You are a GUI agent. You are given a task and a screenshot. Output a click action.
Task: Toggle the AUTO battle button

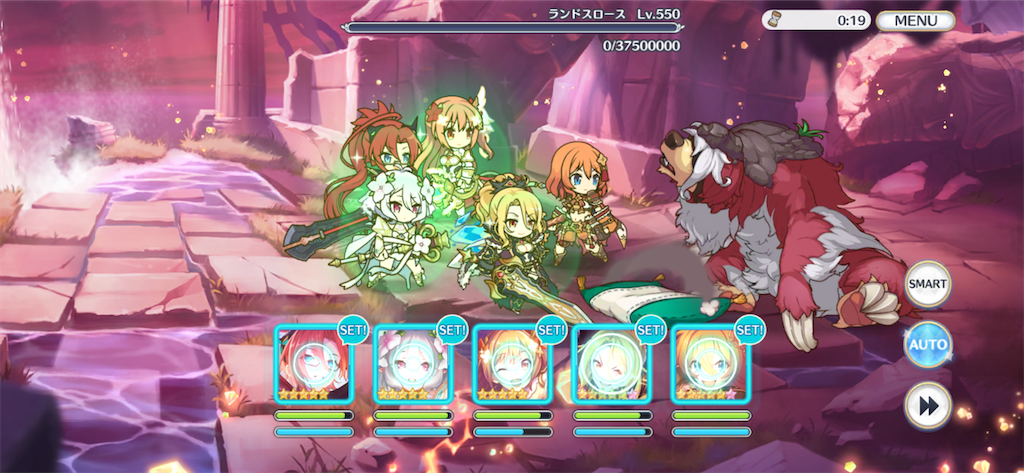click(x=927, y=345)
